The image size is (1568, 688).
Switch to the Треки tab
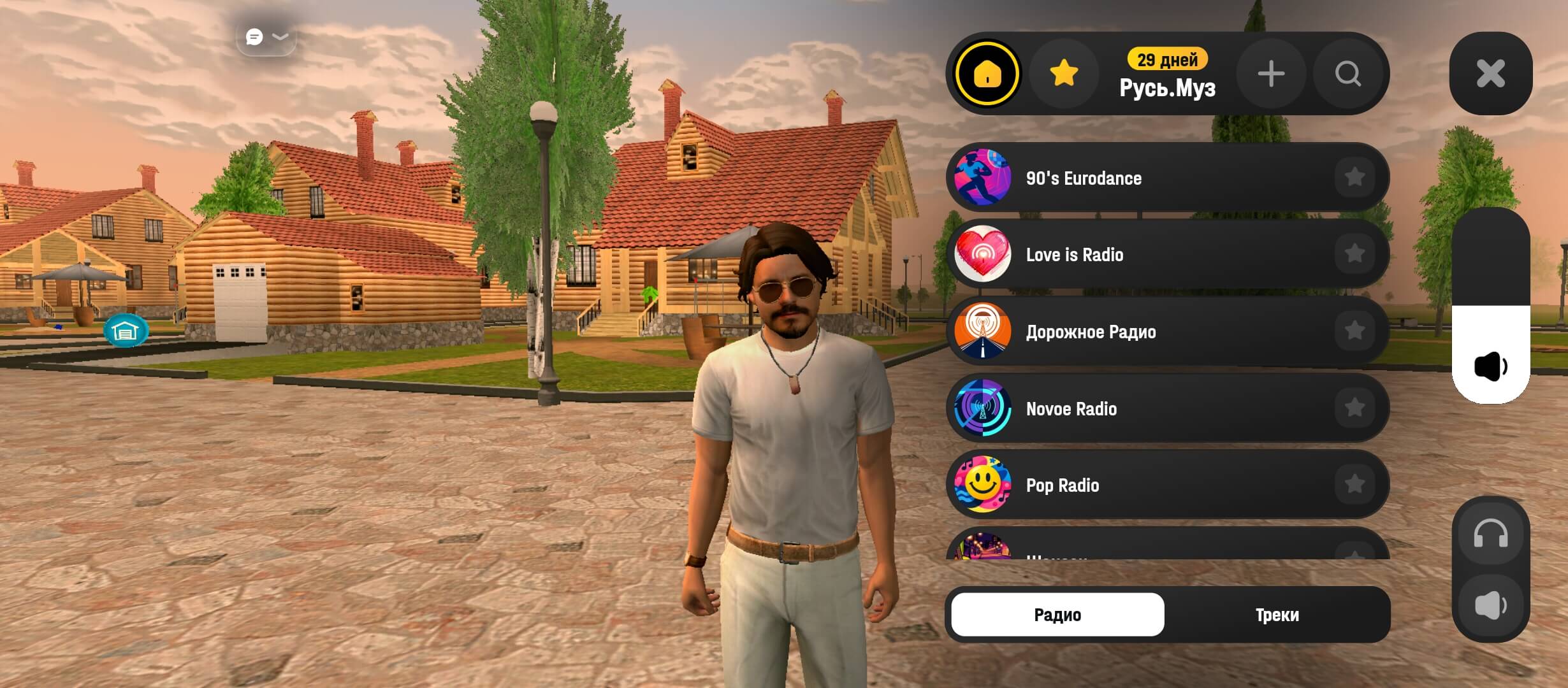click(x=1277, y=615)
